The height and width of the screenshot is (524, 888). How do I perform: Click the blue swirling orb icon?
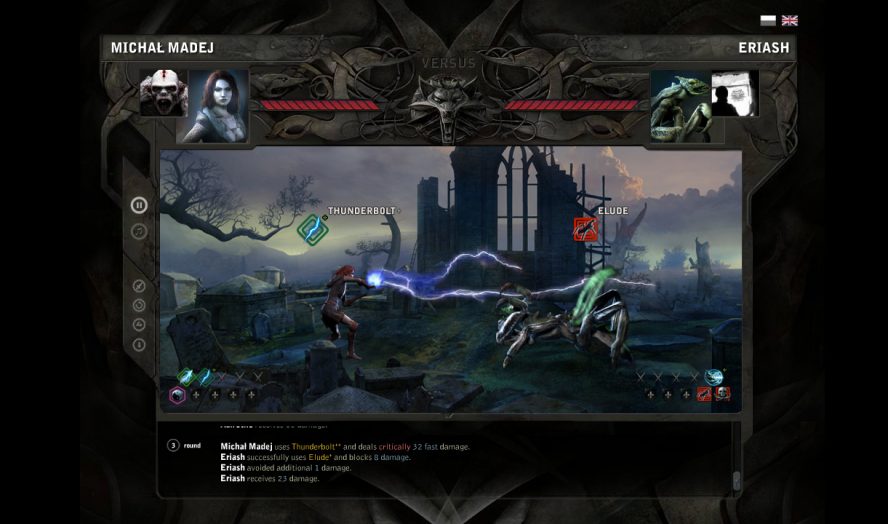tap(714, 377)
